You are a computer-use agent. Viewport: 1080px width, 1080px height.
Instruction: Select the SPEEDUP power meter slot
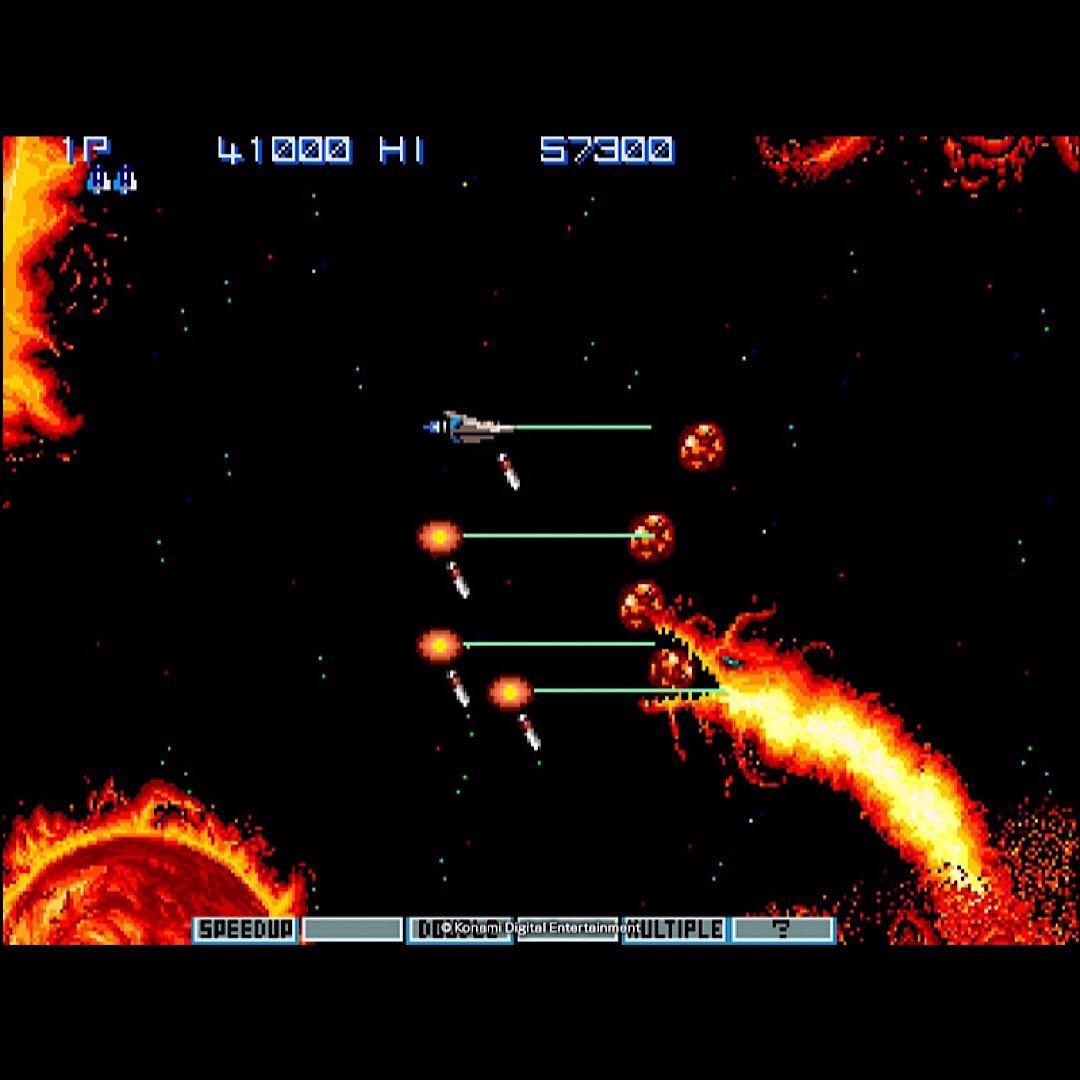point(245,929)
